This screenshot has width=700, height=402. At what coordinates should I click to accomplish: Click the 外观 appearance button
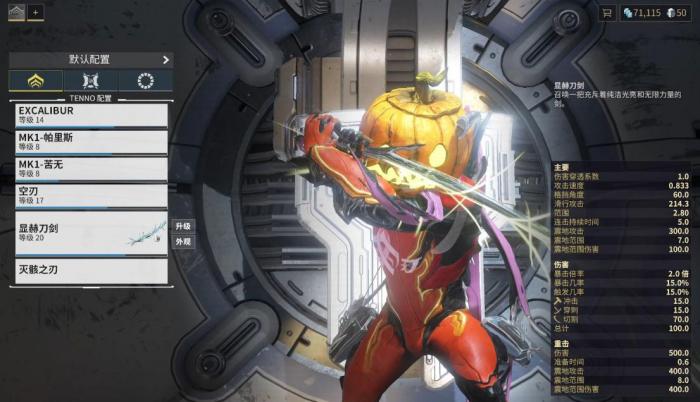(x=183, y=242)
